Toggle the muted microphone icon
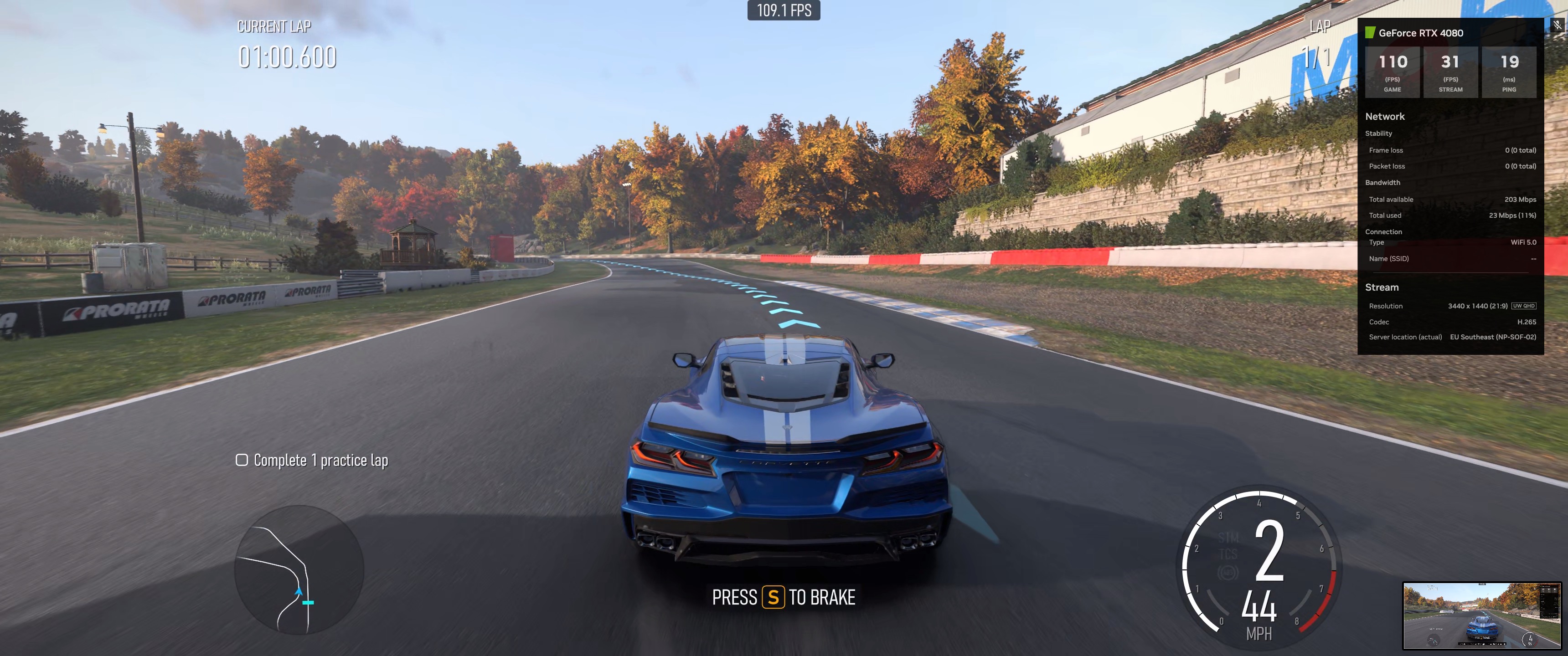 pyautogui.click(x=1557, y=25)
